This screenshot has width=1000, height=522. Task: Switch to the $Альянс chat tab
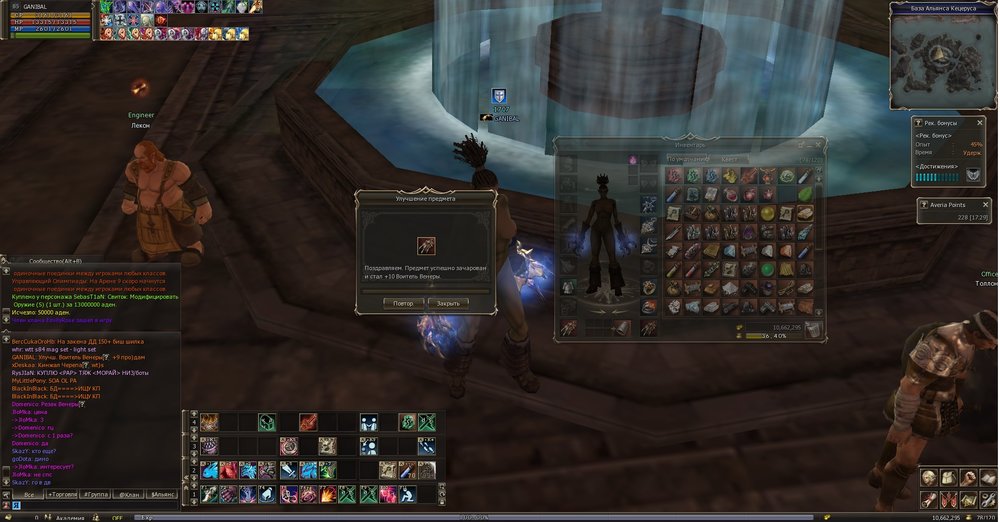tap(163, 494)
